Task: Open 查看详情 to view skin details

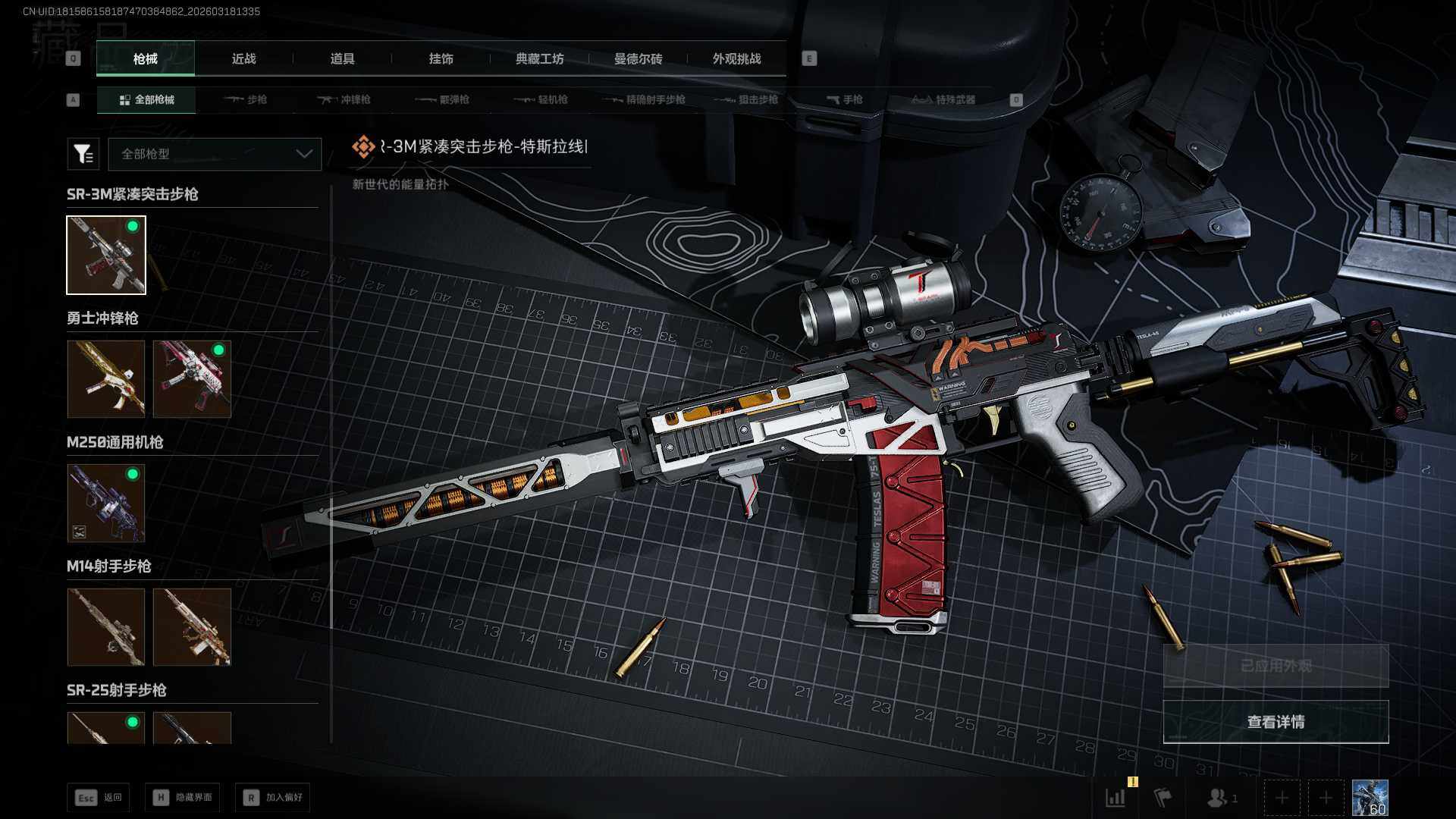Action: point(1276,722)
